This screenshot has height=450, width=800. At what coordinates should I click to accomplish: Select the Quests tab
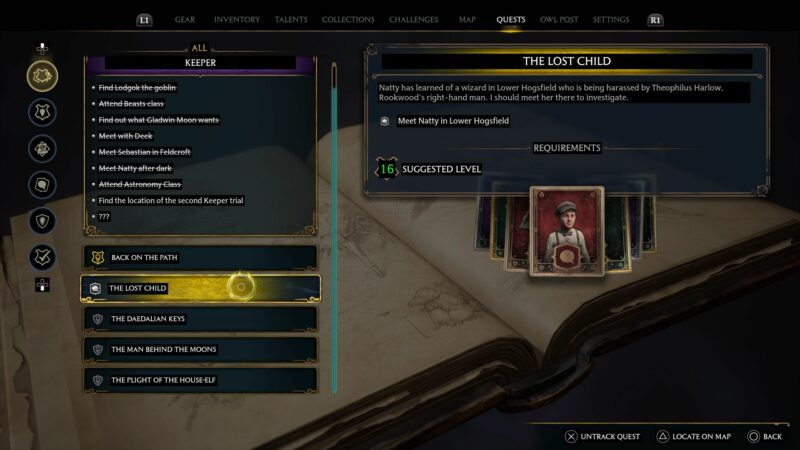(x=511, y=19)
